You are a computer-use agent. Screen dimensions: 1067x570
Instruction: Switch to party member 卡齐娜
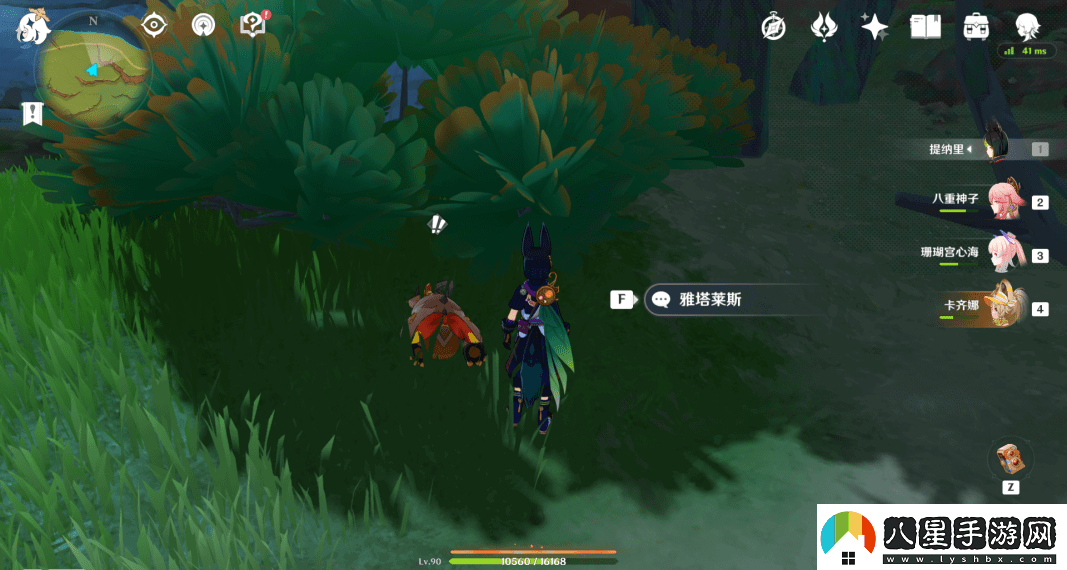click(1003, 307)
